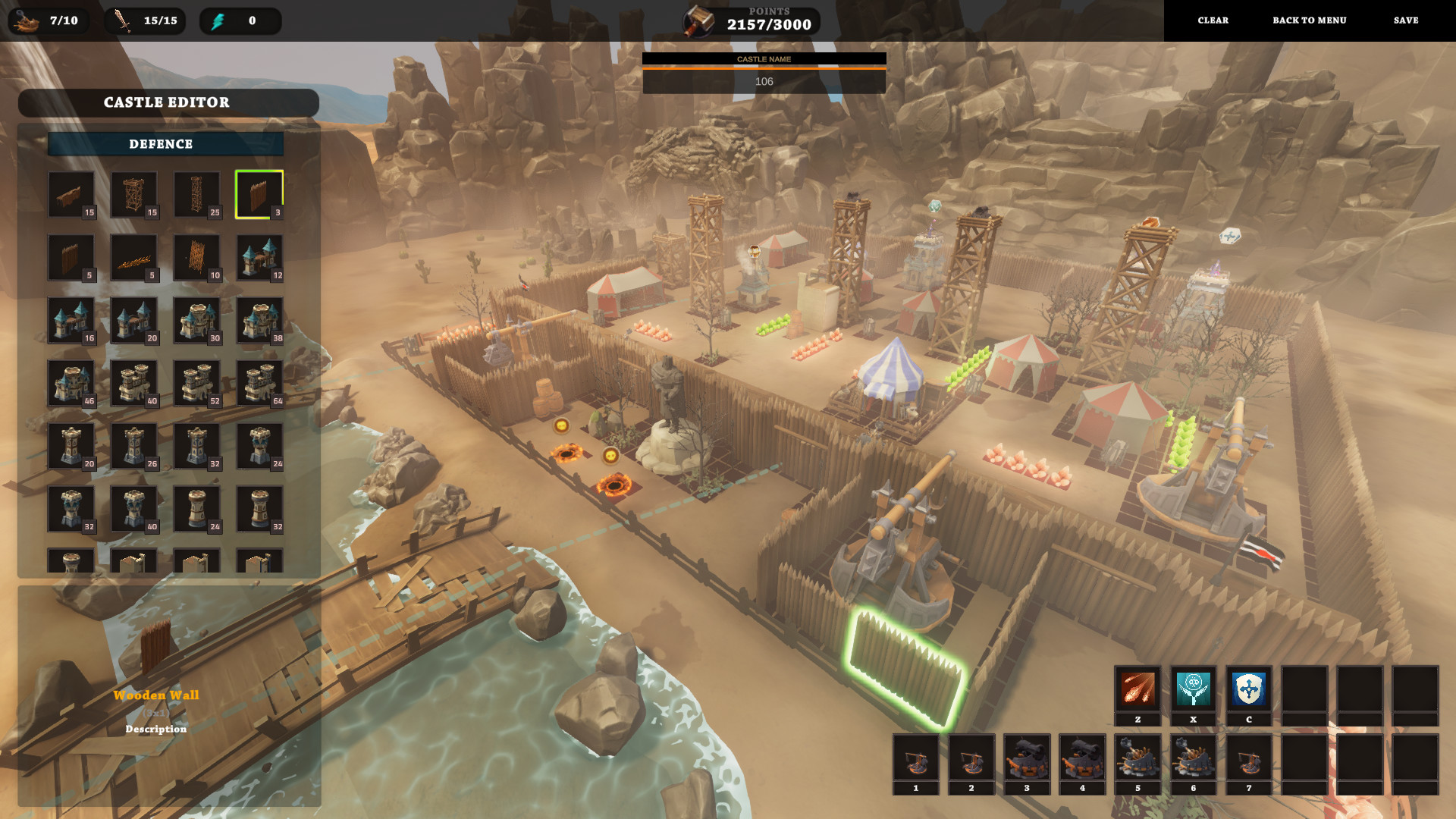Choose the blue-roofed gatehouse costing 12
This screenshot has width=1456, height=819.
click(x=259, y=258)
